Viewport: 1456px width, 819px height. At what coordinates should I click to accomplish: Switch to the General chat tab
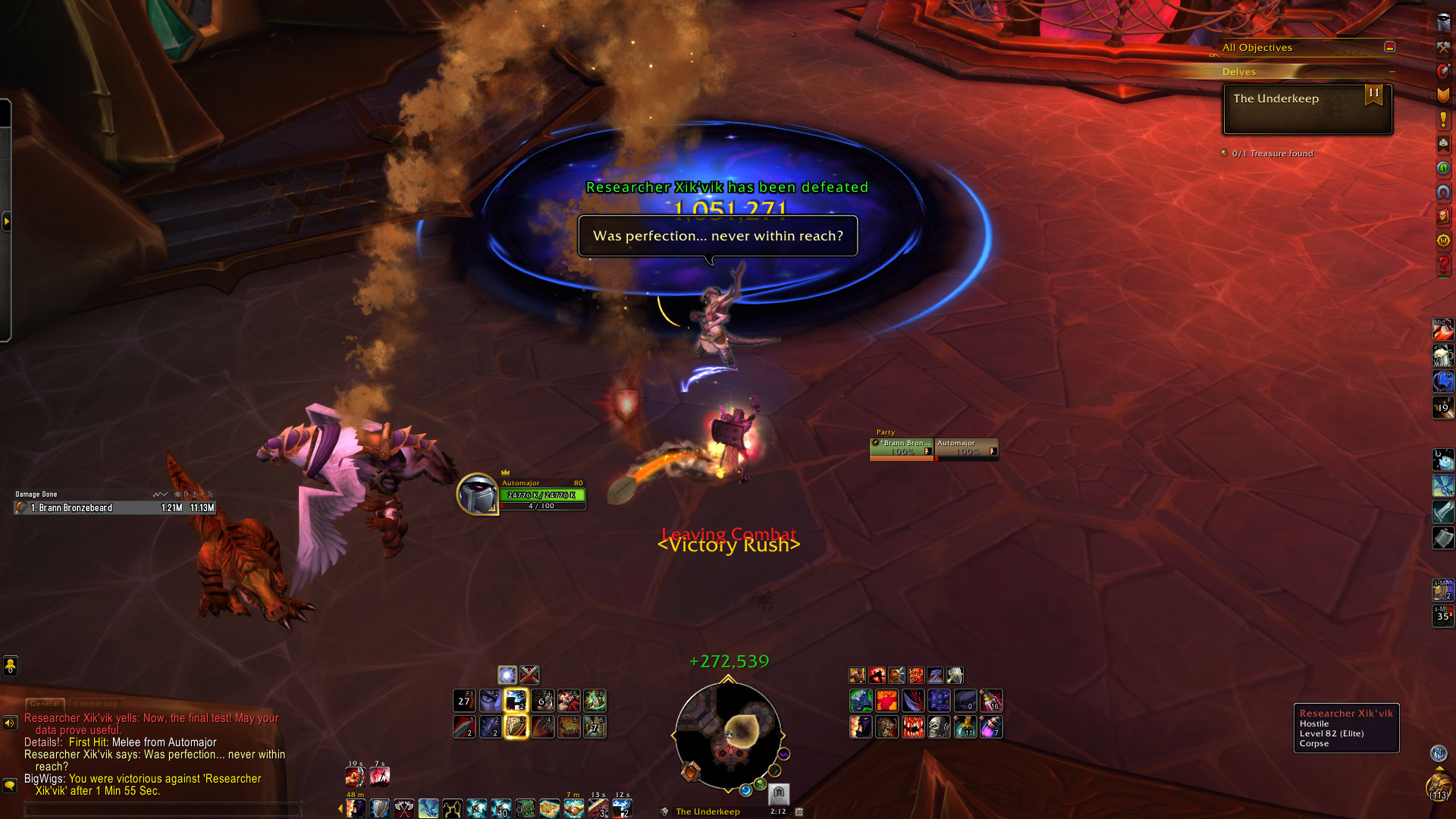click(45, 704)
